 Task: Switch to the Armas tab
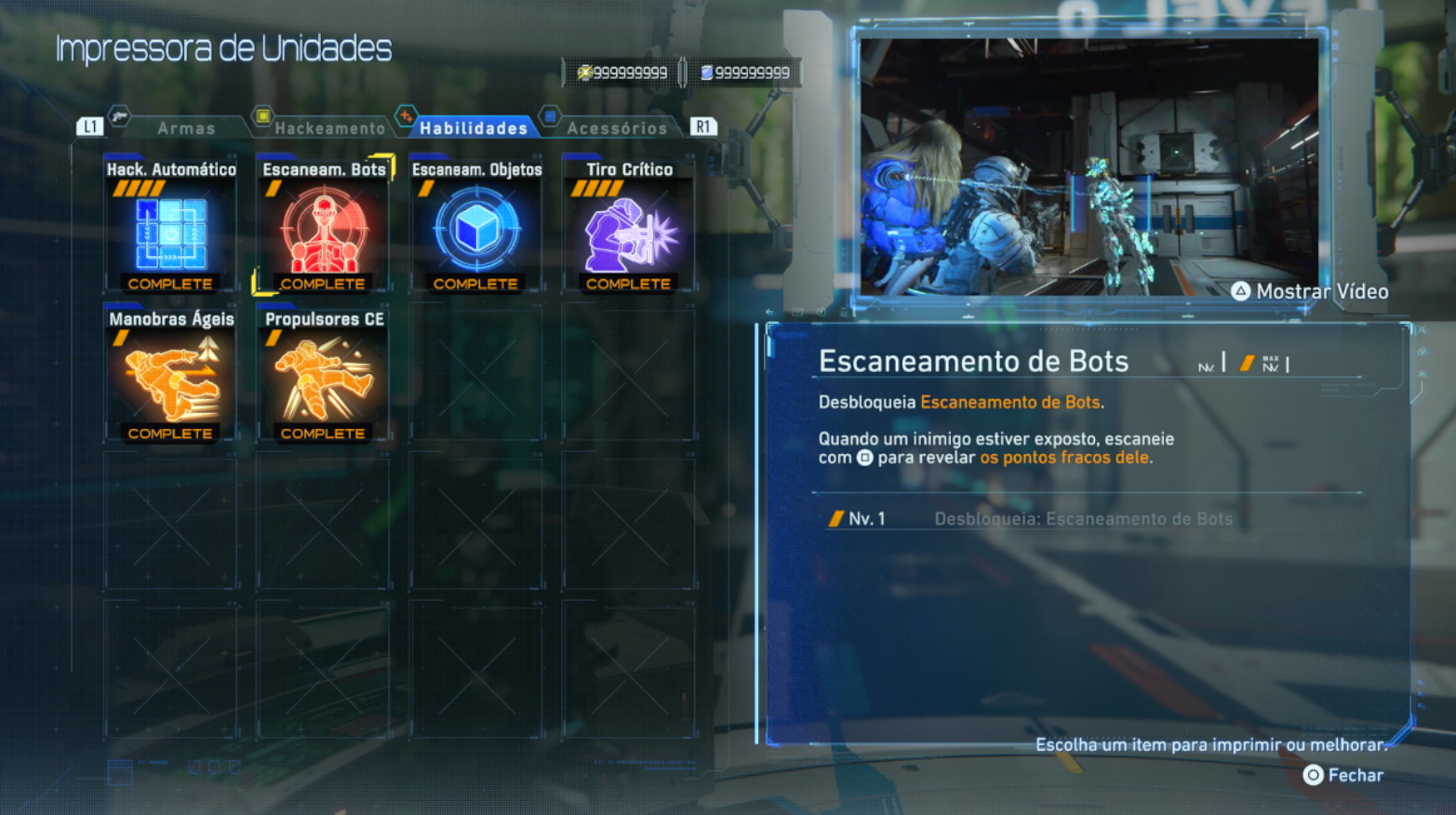coord(185,128)
